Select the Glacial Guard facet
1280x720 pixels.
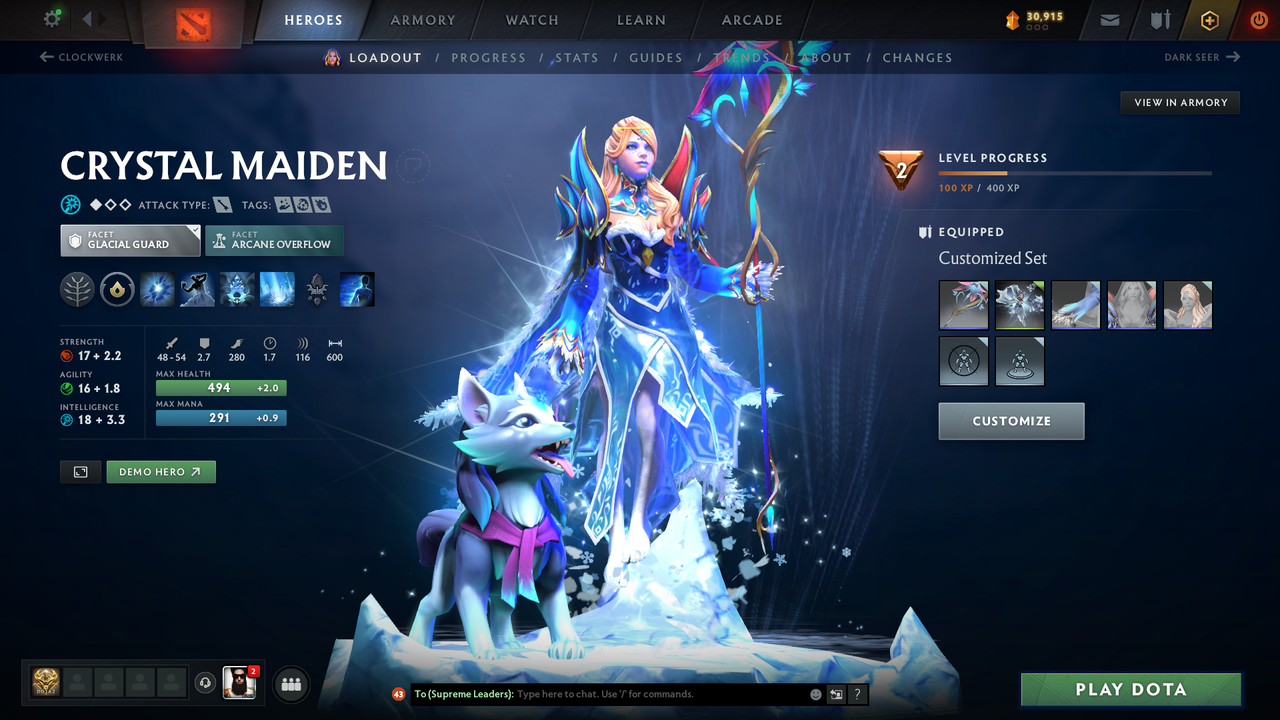point(129,240)
